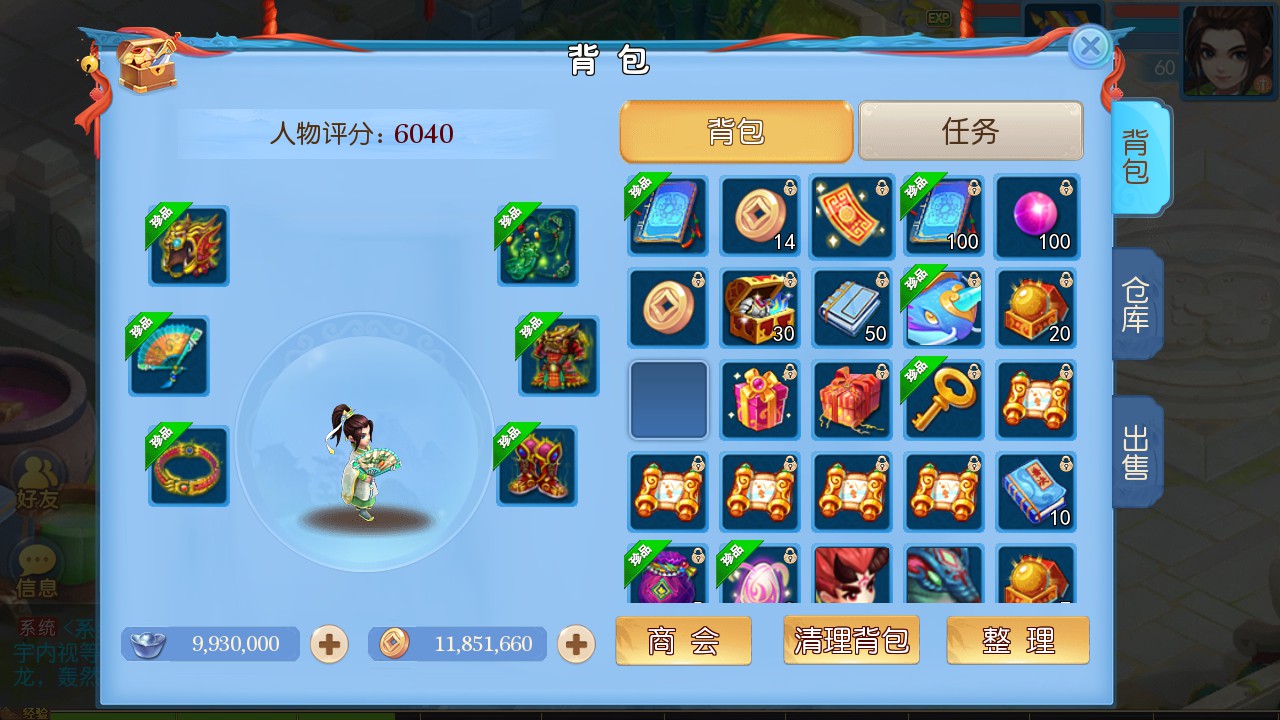
Task: Select the blue skill book in the first slot
Action: (x=667, y=216)
